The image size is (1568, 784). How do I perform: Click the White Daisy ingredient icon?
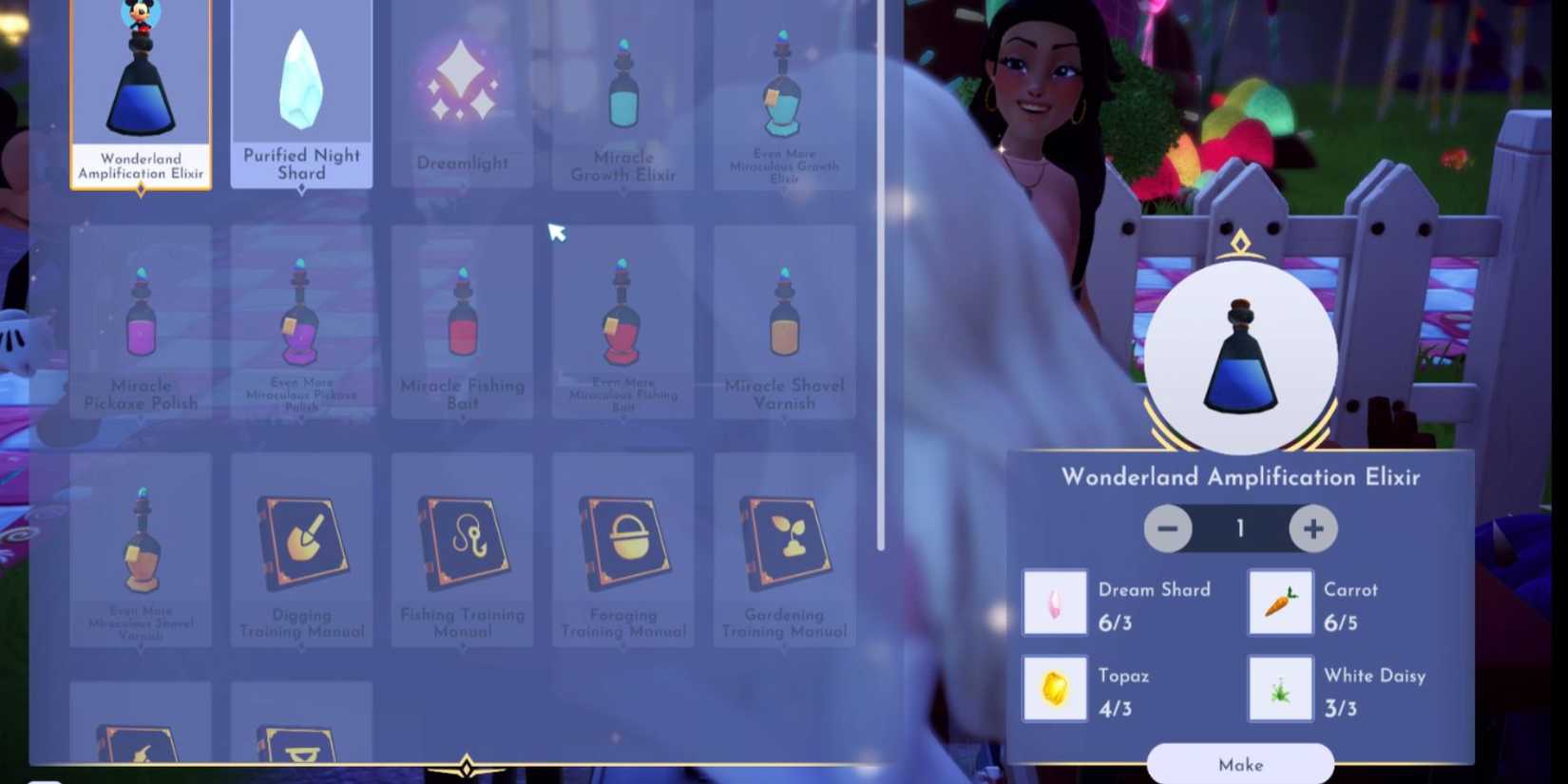[x=1280, y=688]
